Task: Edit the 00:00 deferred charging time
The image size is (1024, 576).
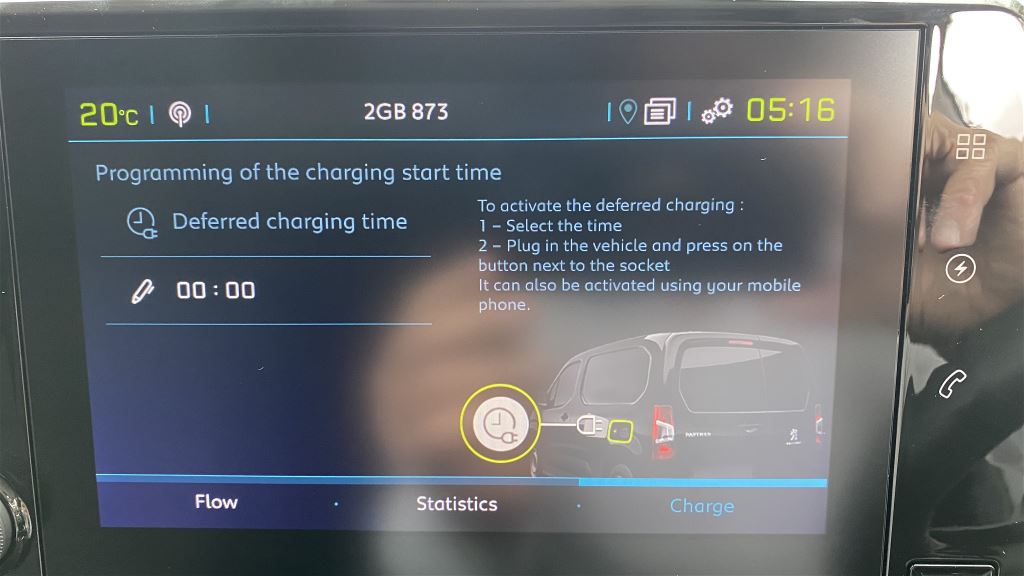Action: (215, 291)
